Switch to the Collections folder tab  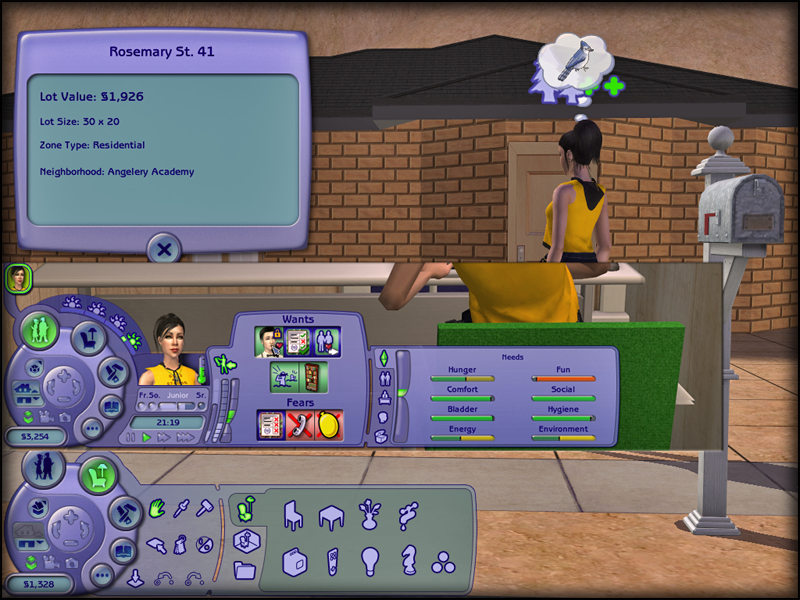243,570
